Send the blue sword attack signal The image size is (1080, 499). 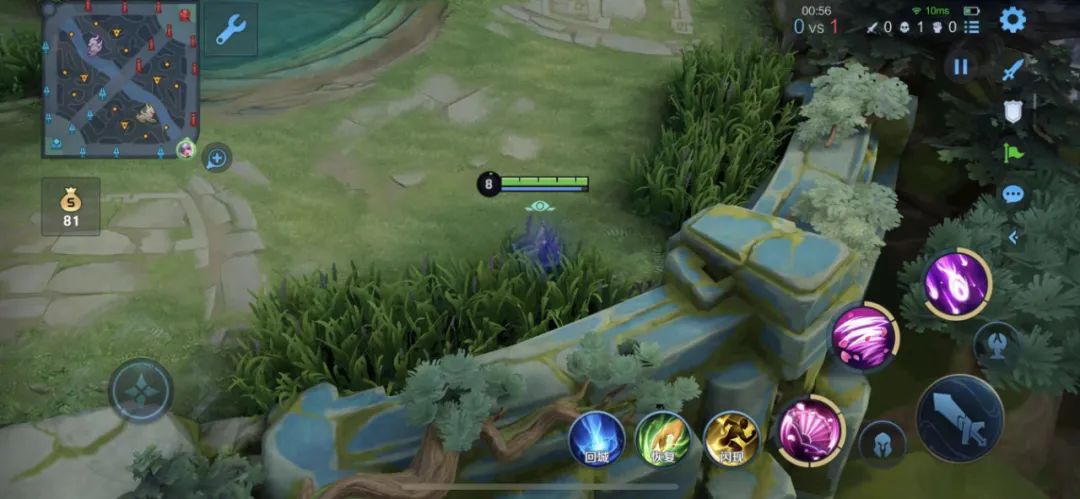tap(1013, 69)
